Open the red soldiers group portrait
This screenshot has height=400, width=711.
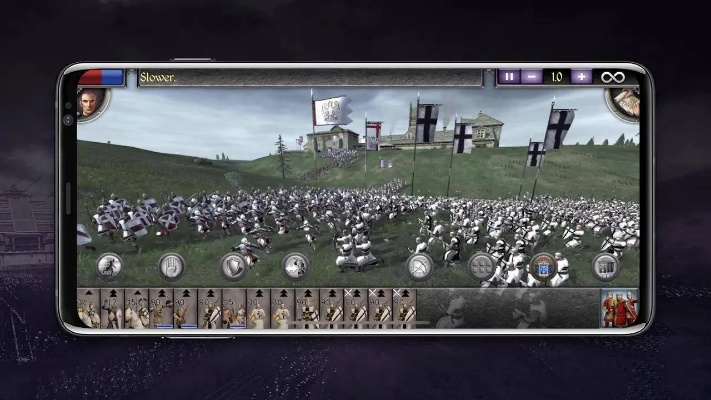619,309
